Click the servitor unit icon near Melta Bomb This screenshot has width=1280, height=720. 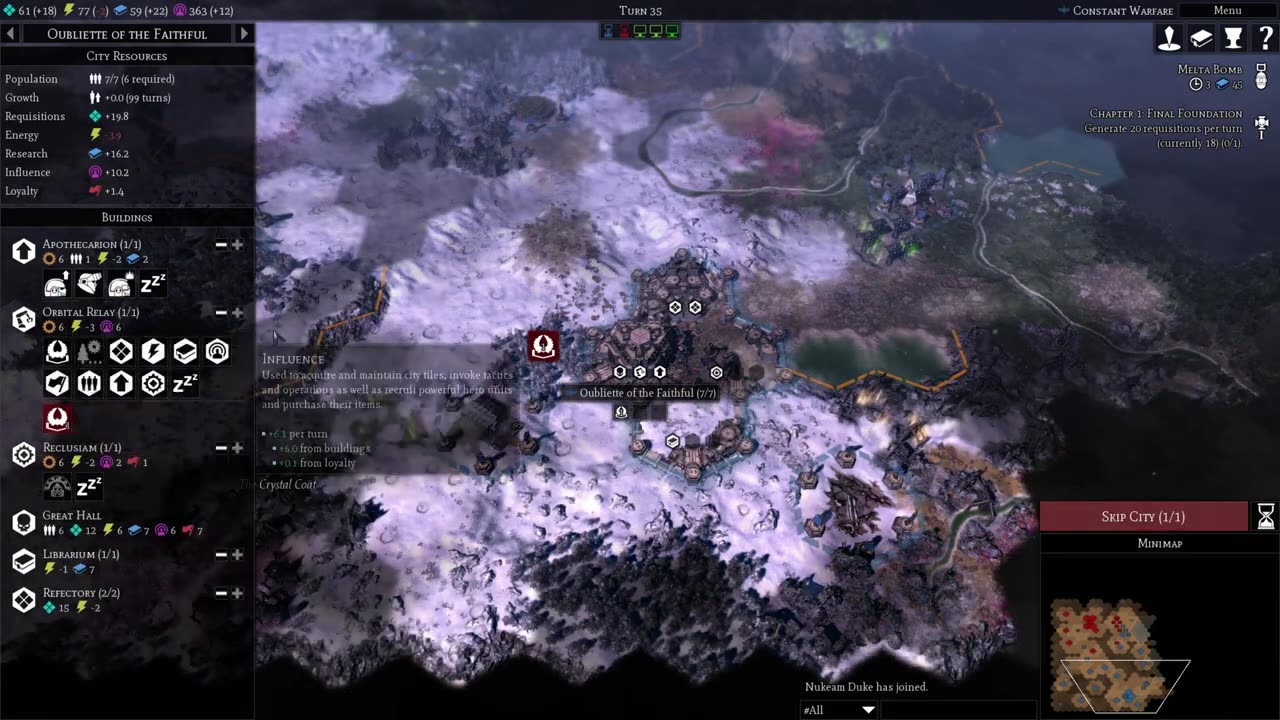click(1261, 80)
